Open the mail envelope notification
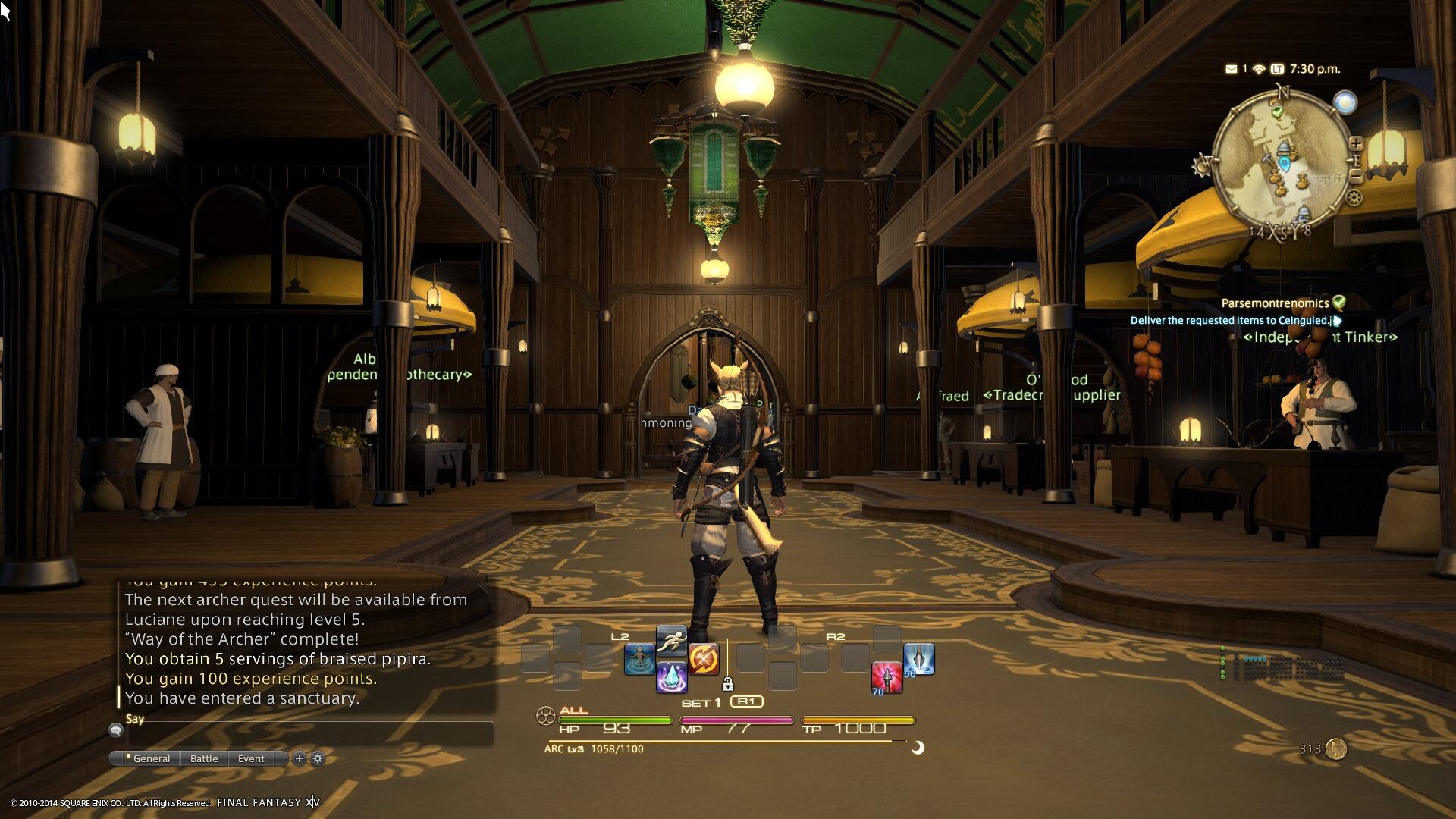Image resolution: width=1456 pixels, height=819 pixels. pyautogui.click(x=1231, y=69)
